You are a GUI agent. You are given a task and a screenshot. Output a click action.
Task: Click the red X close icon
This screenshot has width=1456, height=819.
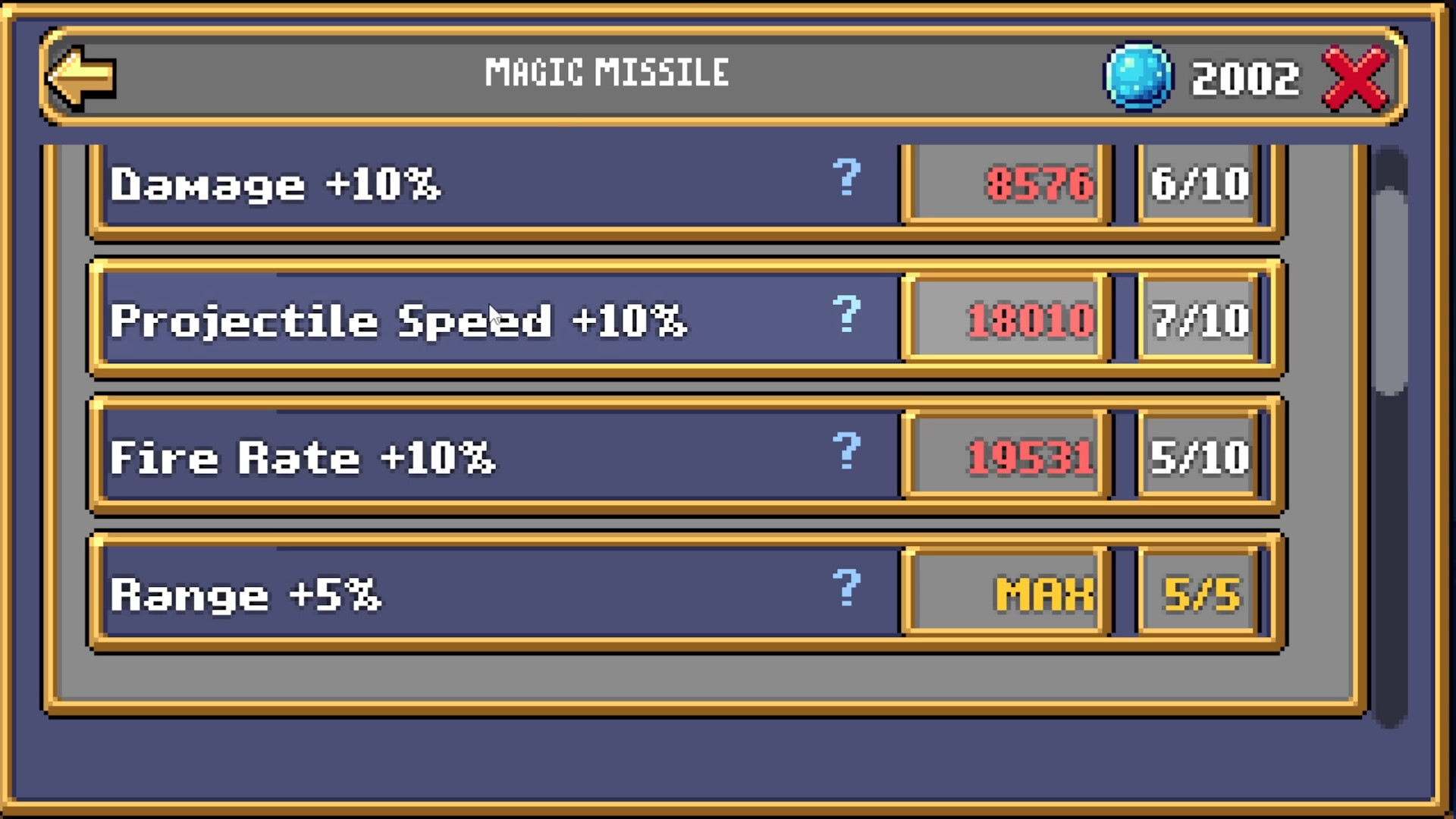[1354, 76]
